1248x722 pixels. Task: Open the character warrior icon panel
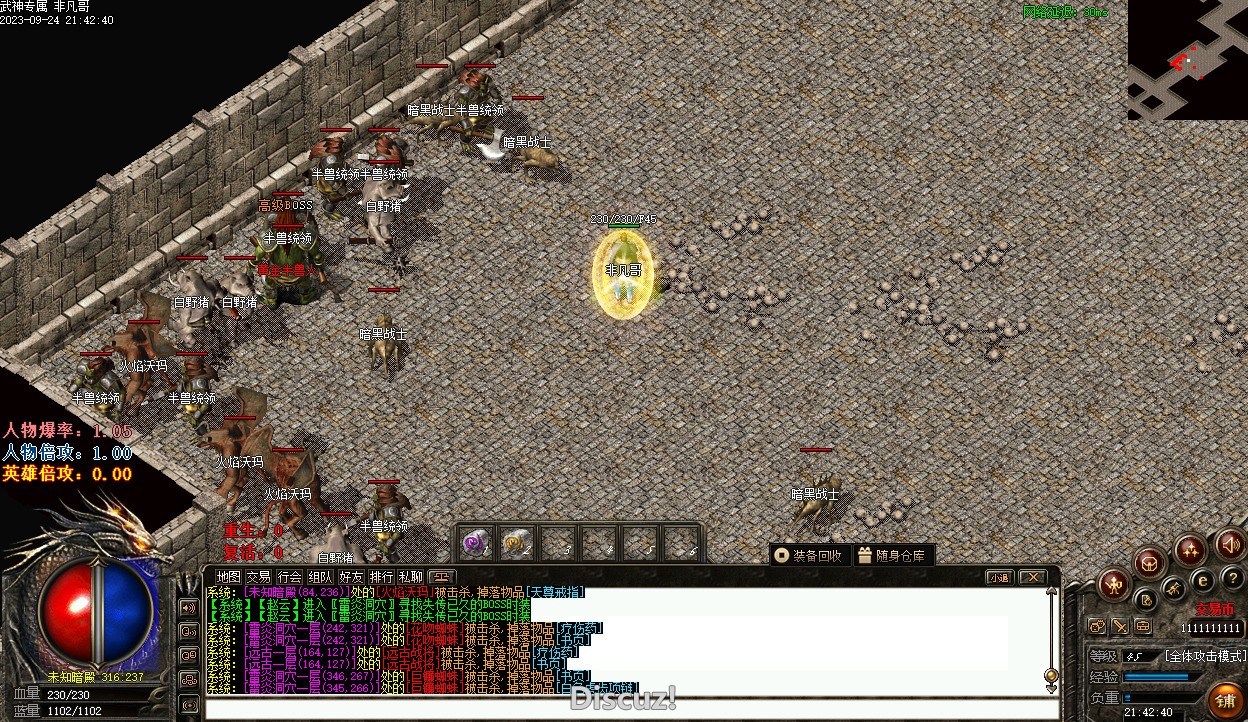click(x=1113, y=585)
